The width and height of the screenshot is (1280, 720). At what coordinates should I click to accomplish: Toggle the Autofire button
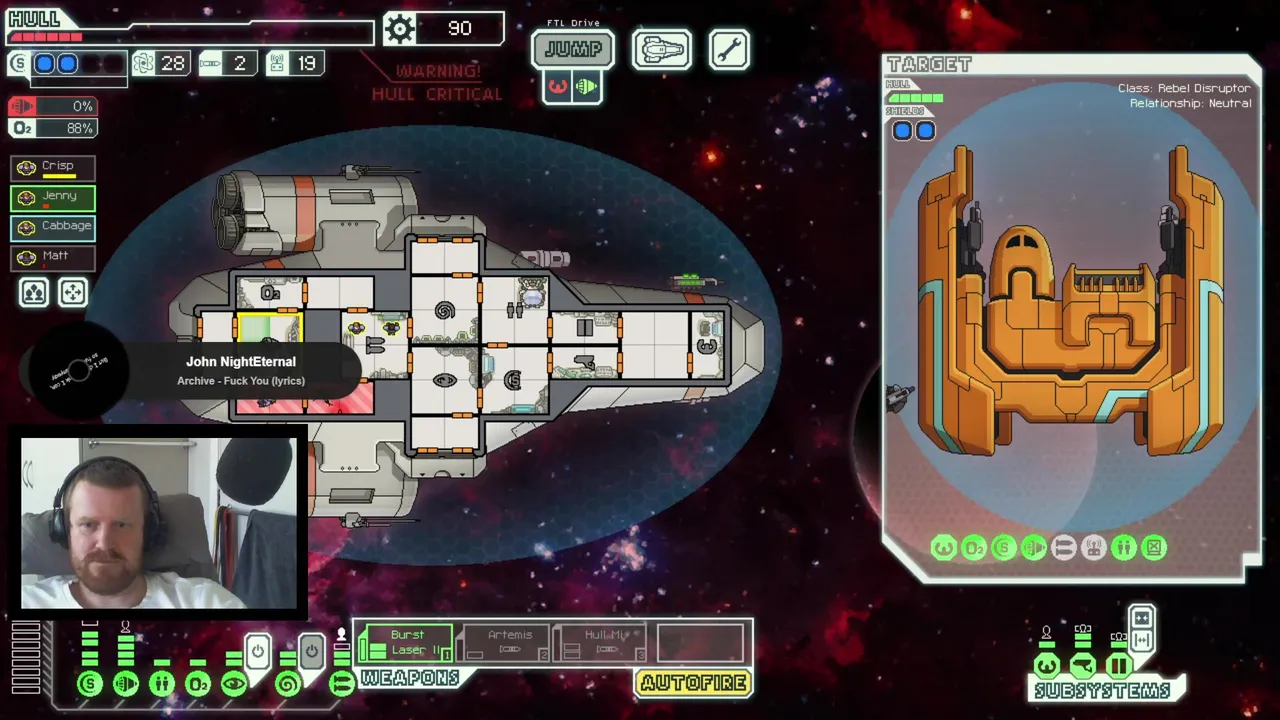[693, 683]
